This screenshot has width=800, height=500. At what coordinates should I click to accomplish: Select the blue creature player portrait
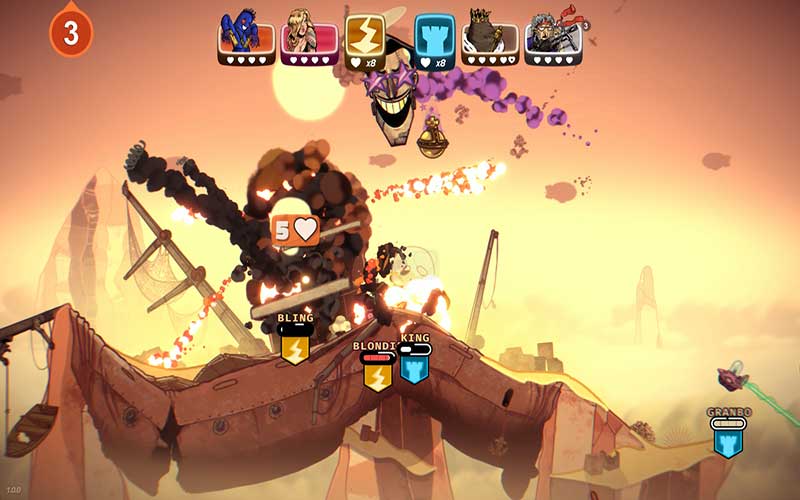[246, 37]
